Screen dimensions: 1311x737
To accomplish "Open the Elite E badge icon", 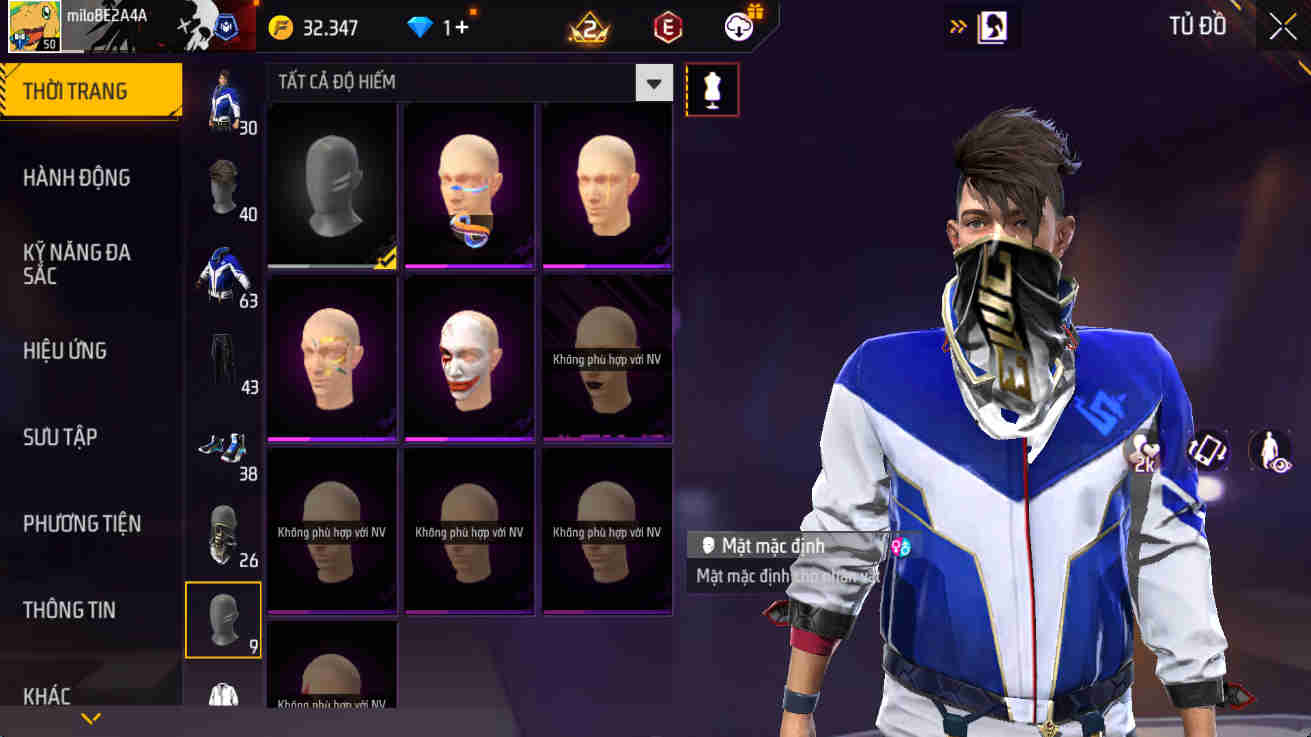I will (x=666, y=27).
